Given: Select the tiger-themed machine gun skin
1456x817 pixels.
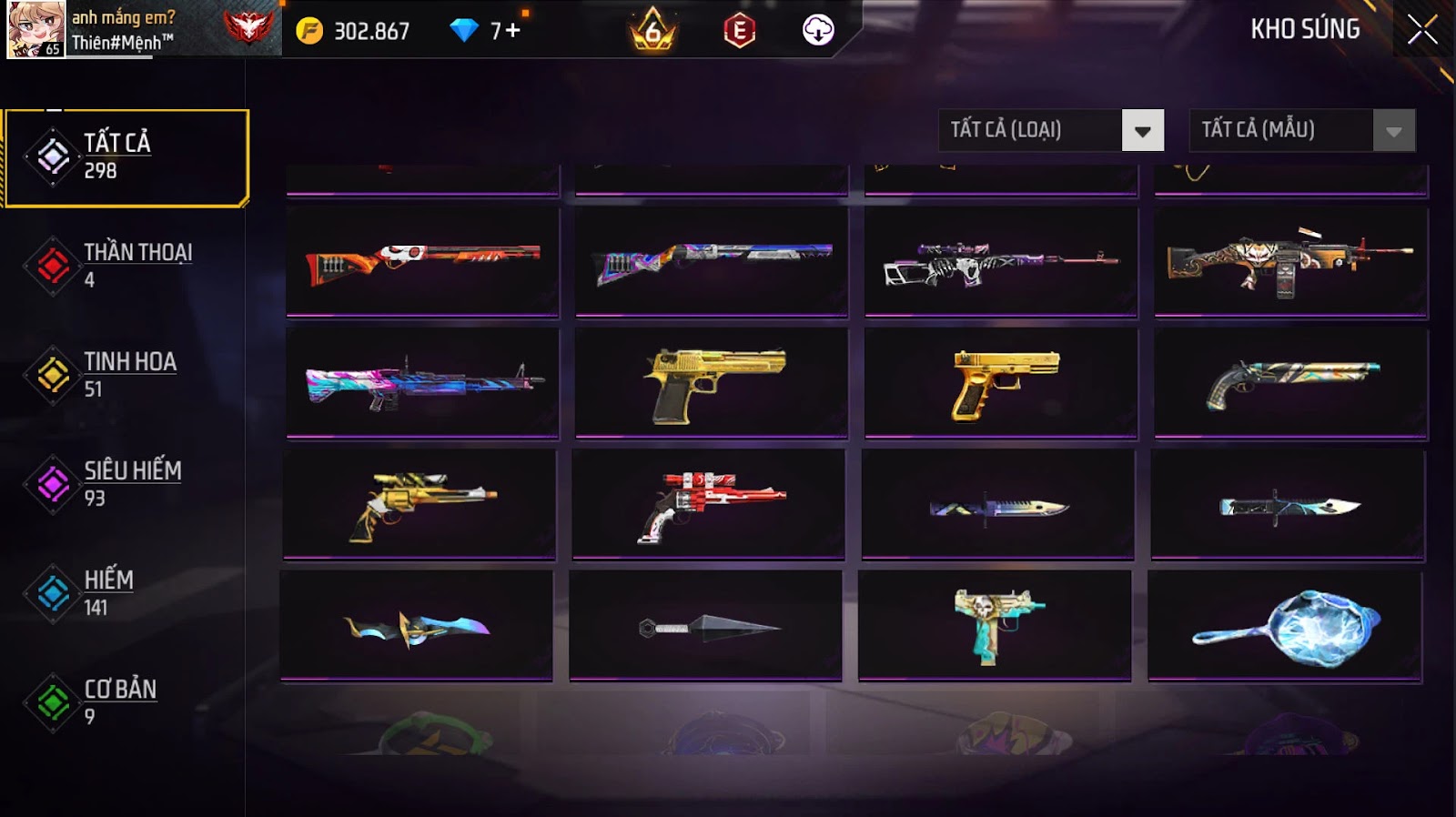Looking at the screenshot, I should coord(1290,262).
